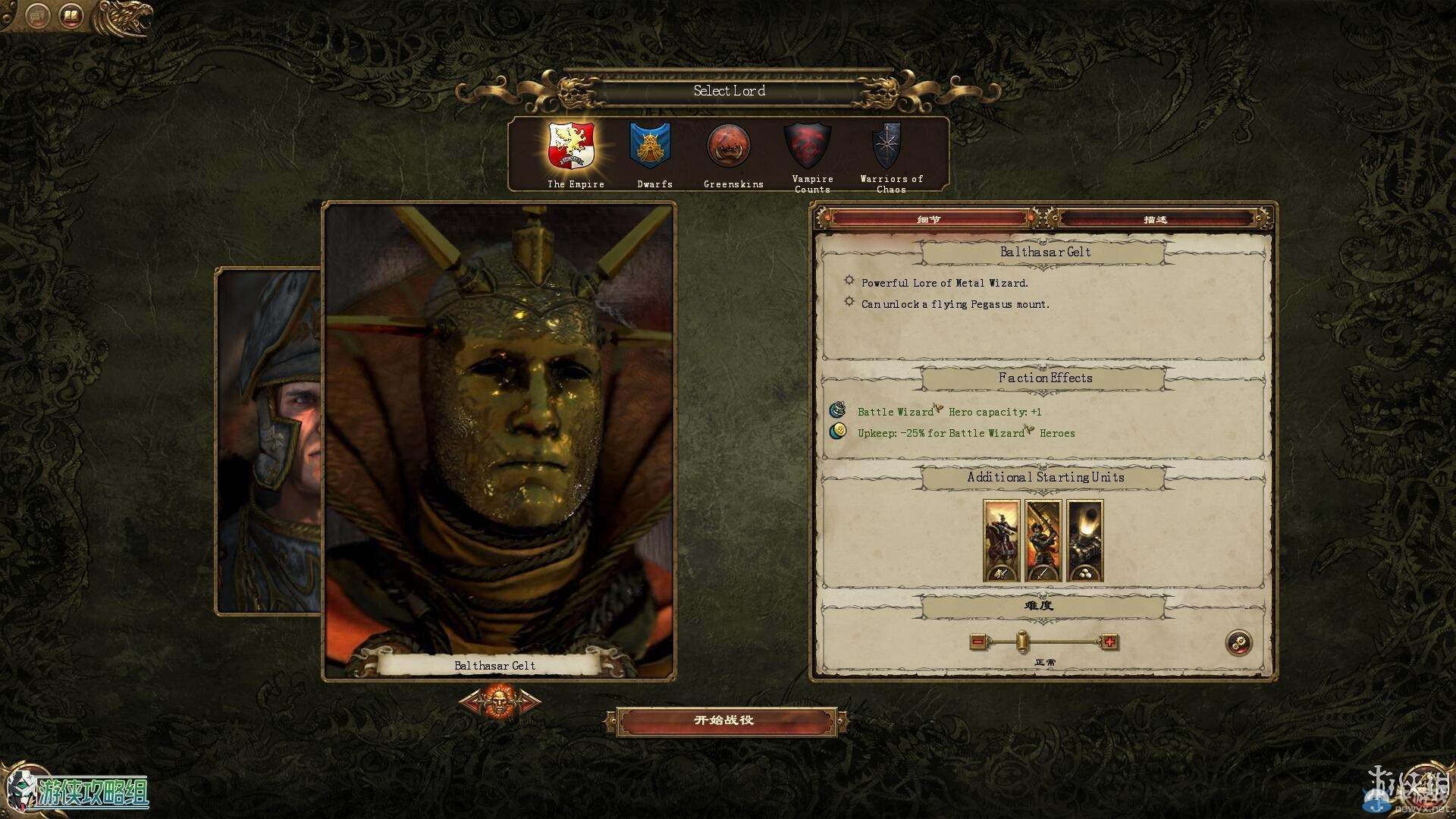Select the Vampire Counts faction
This screenshot has width=1456, height=819.
coord(808,146)
